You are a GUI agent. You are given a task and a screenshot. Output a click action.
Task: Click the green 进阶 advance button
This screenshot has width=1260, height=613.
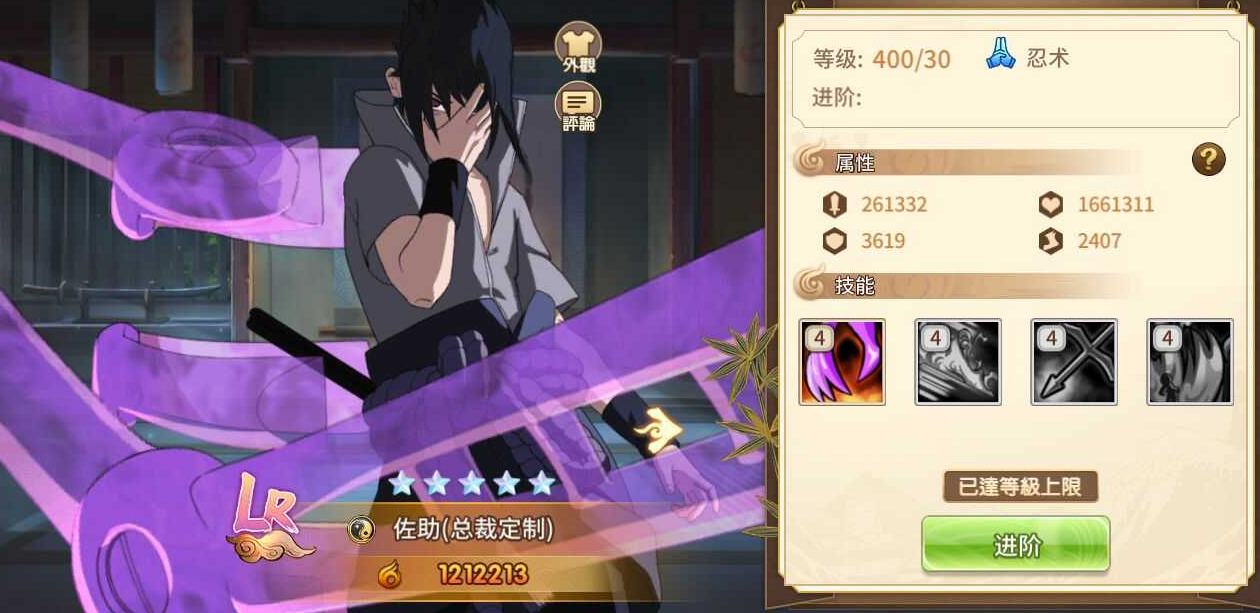(x=1015, y=545)
